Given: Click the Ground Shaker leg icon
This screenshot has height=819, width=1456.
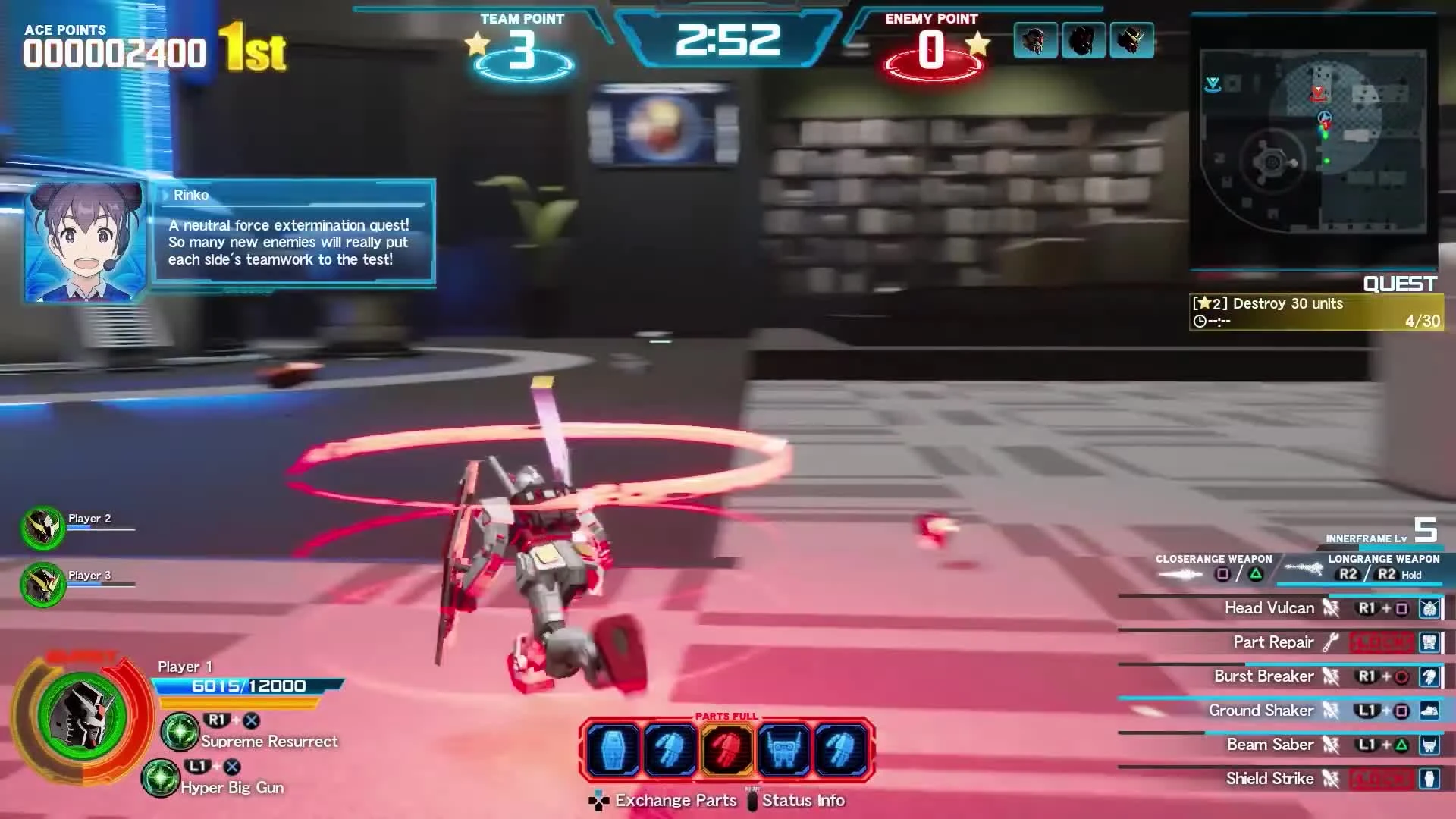Looking at the screenshot, I should pyautogui.click(x=1429, y=710).
